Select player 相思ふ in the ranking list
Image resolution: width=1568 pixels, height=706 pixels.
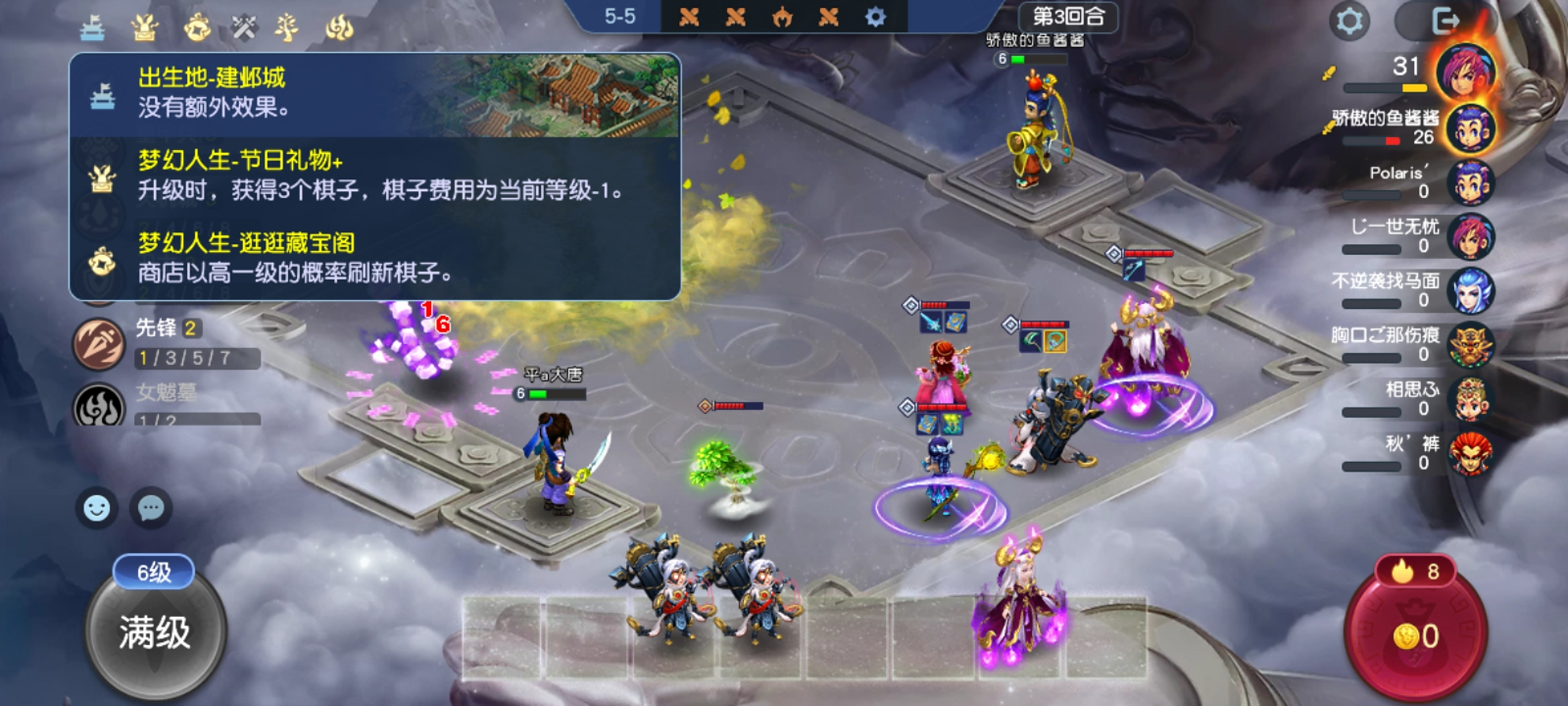(x=1470, y=398)
